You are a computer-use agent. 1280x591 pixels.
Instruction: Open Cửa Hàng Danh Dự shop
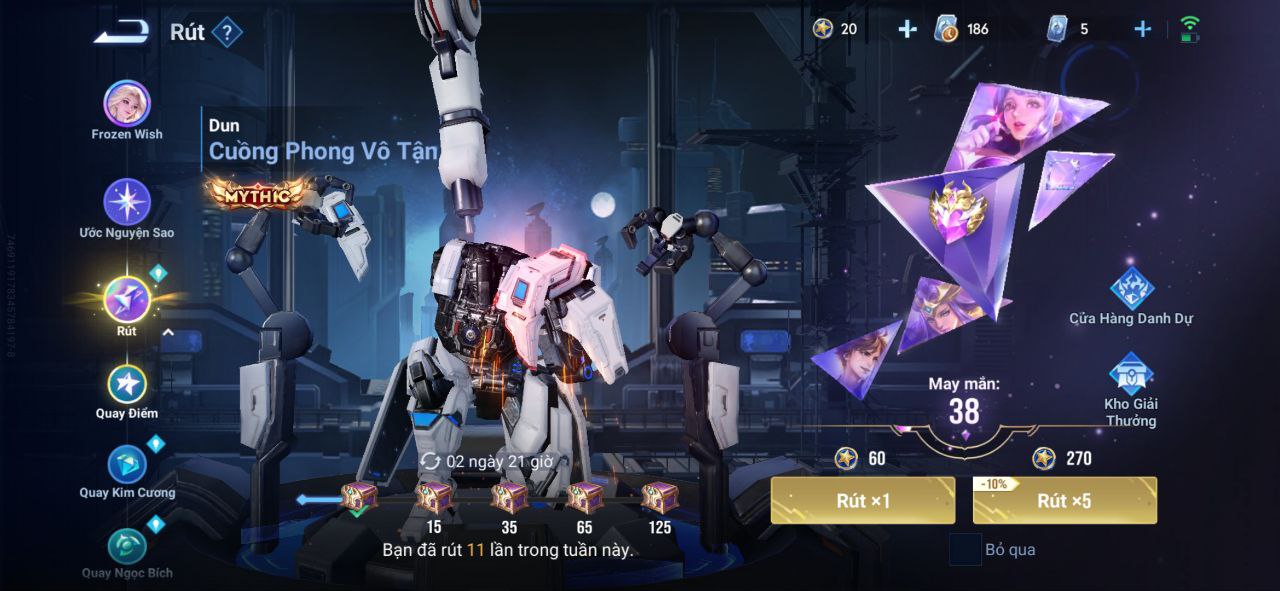pyautogui.click(x=1132, y=290)
